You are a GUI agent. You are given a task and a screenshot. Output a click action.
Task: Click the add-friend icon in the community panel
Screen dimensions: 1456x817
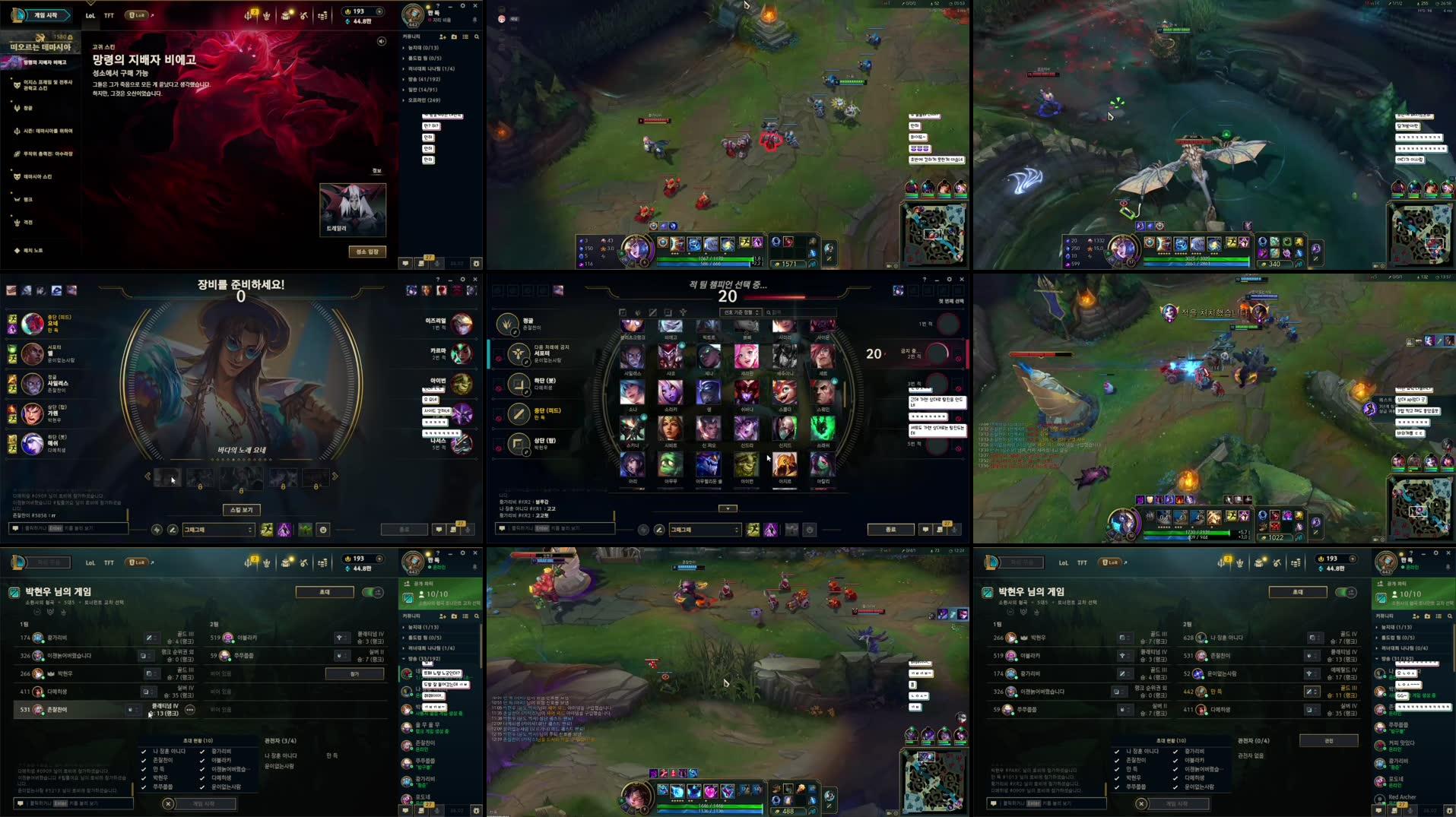(x=443, y=37)
